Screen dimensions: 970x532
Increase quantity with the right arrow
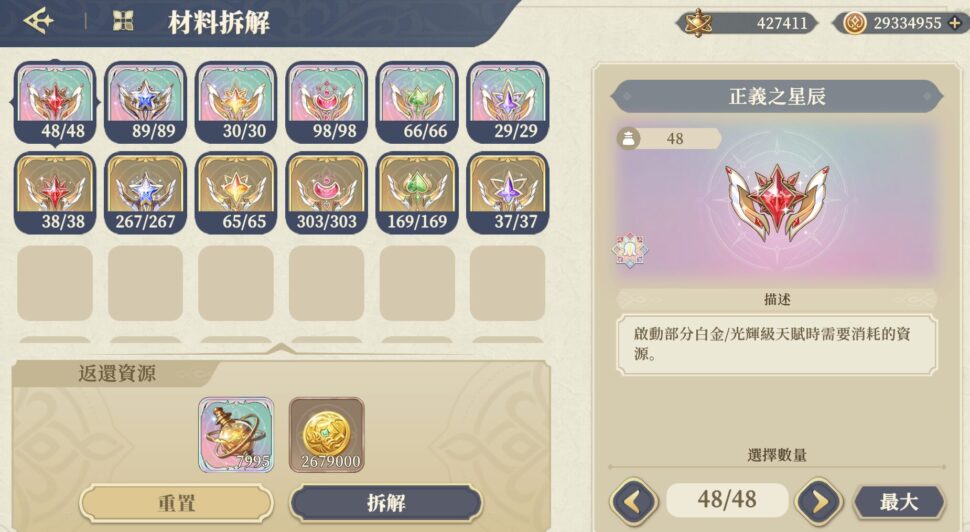click(x=818, y=501)
